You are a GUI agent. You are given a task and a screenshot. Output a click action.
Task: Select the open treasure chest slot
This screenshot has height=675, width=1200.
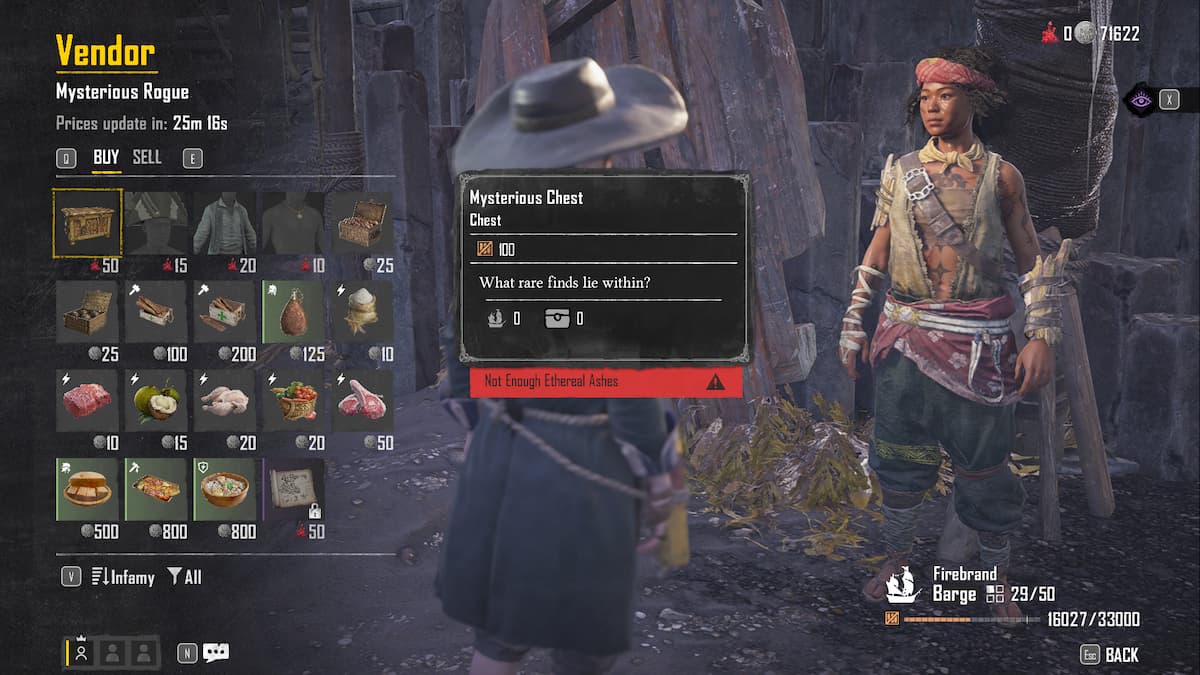click(x=362, y=222)
